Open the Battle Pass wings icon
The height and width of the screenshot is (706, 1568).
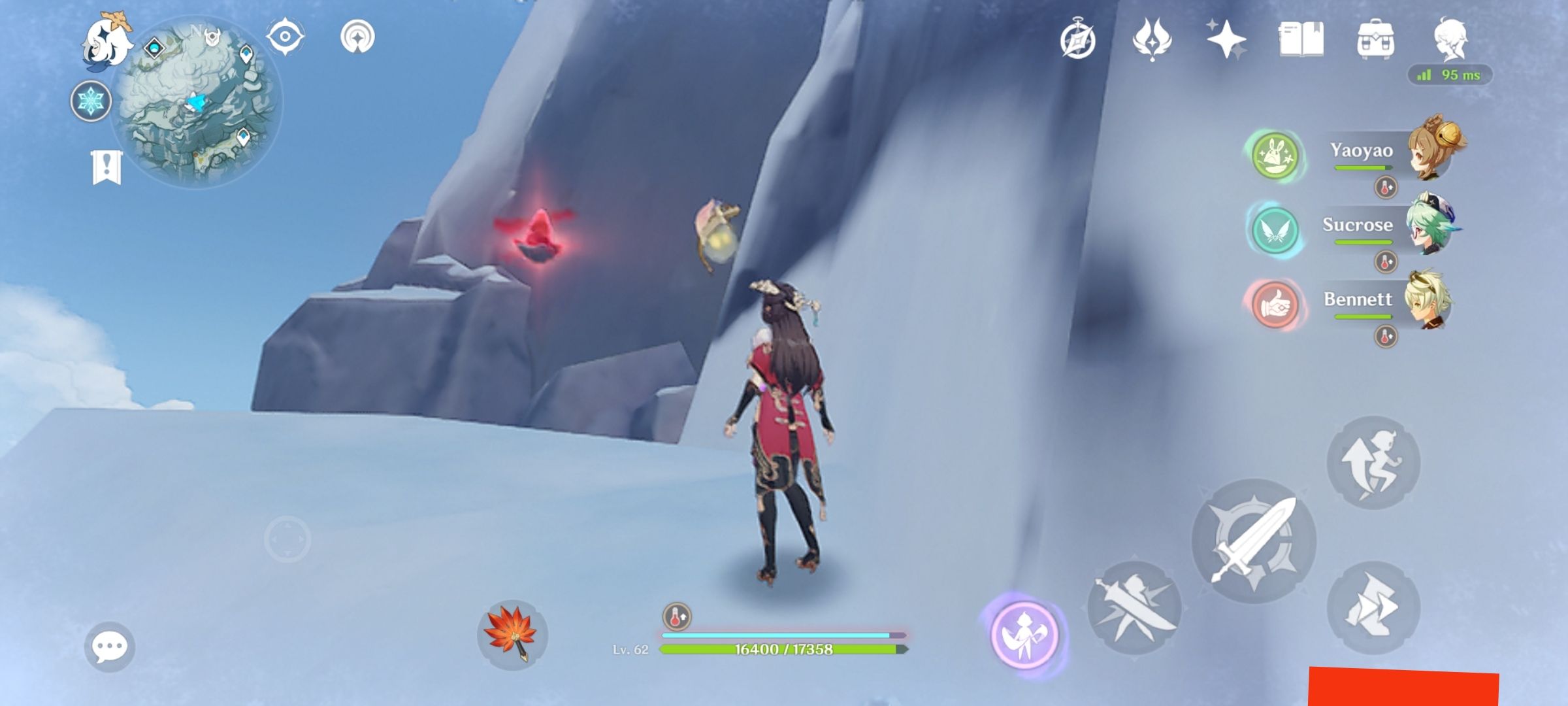click(x=1154, y=41)
